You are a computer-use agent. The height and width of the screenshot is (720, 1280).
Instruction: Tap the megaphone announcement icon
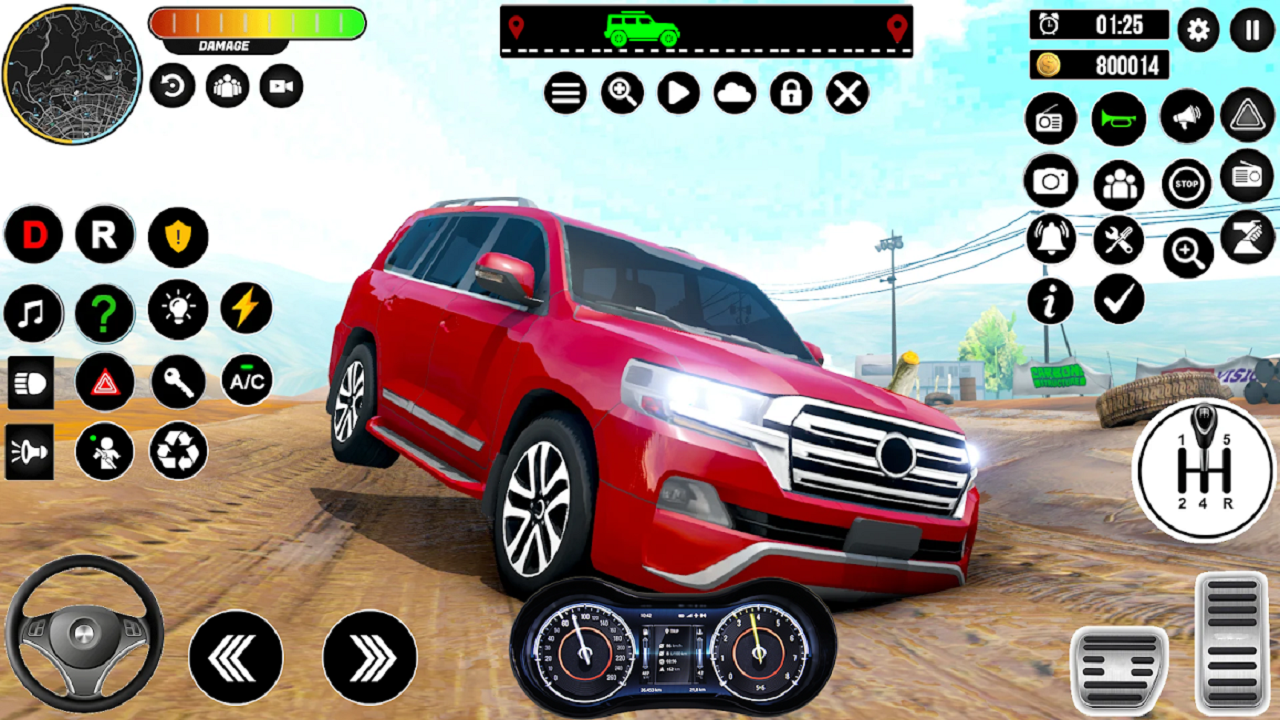[1185, 117]
